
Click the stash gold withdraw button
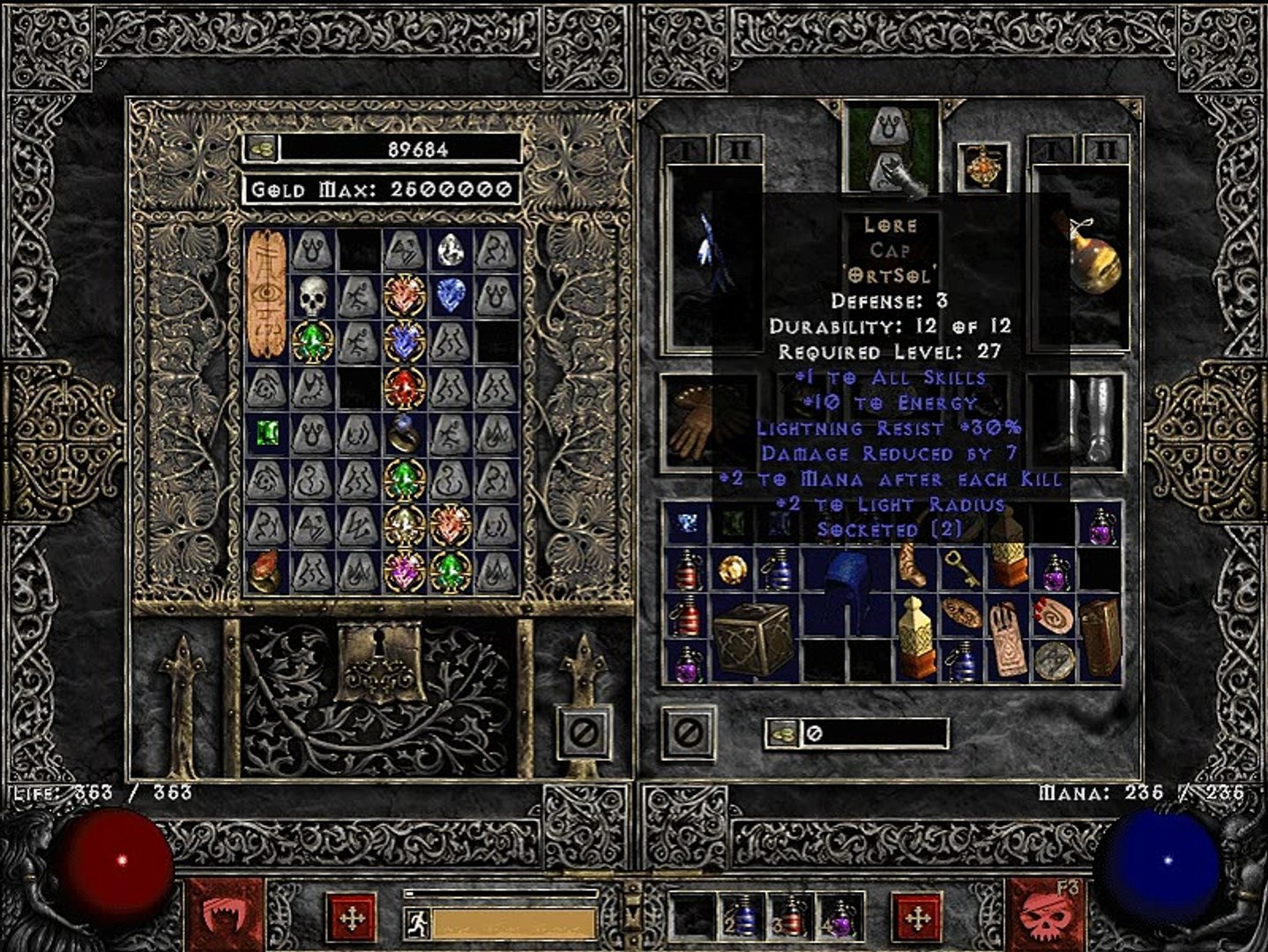click(261, 148)
